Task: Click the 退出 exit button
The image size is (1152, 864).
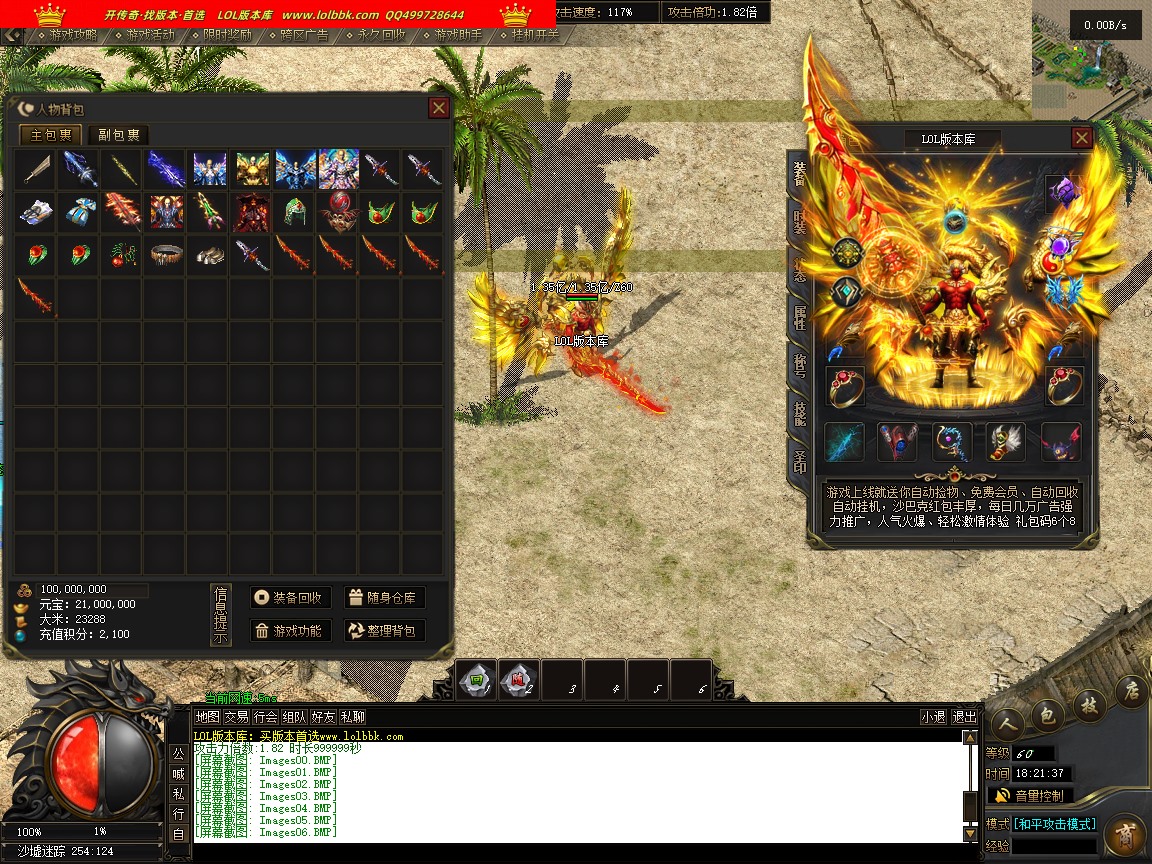Action: pyautogui.click(x=964, y=717)
